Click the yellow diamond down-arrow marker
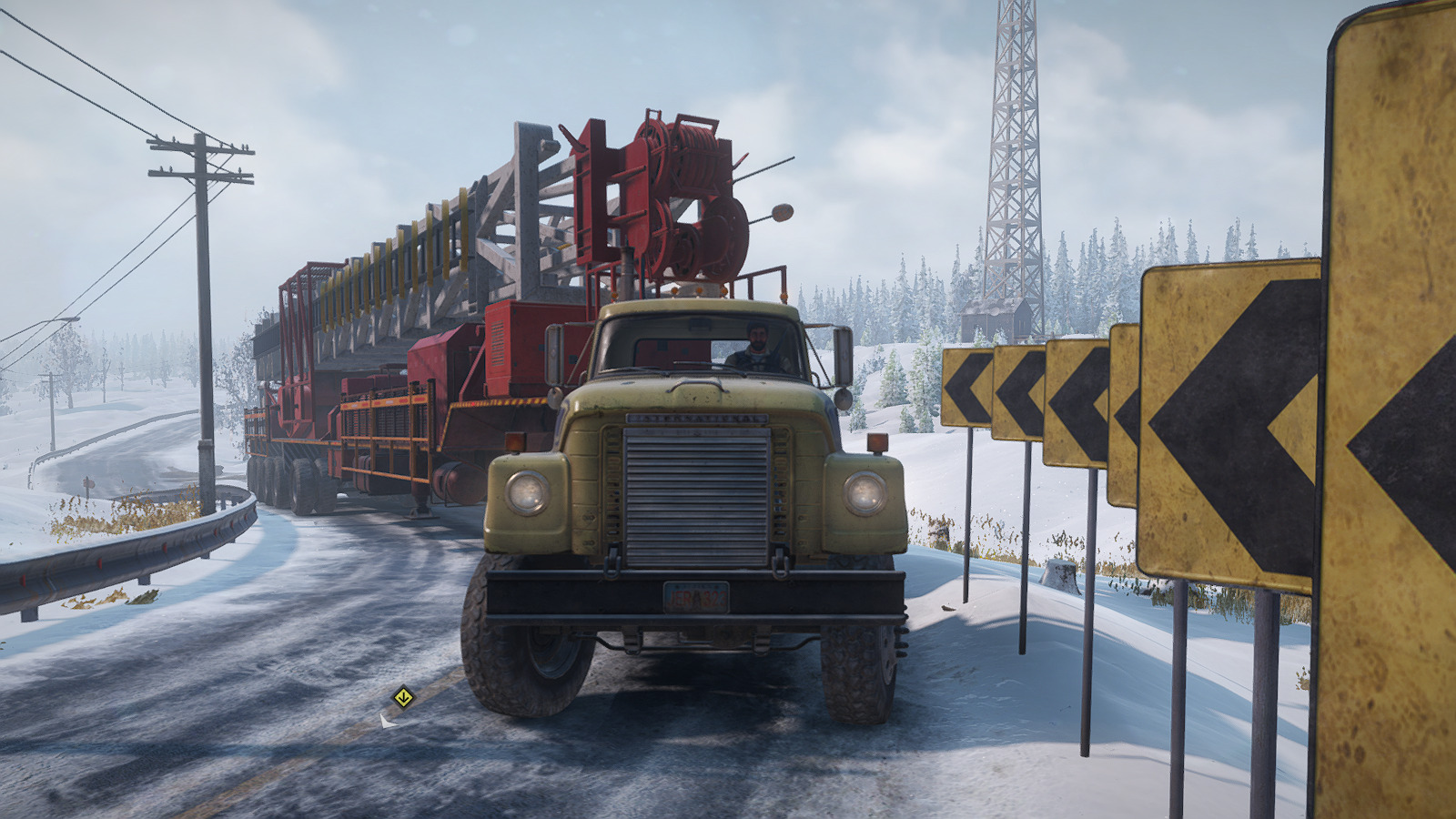This screenshot has height=819, width=1456. [403, 698]
